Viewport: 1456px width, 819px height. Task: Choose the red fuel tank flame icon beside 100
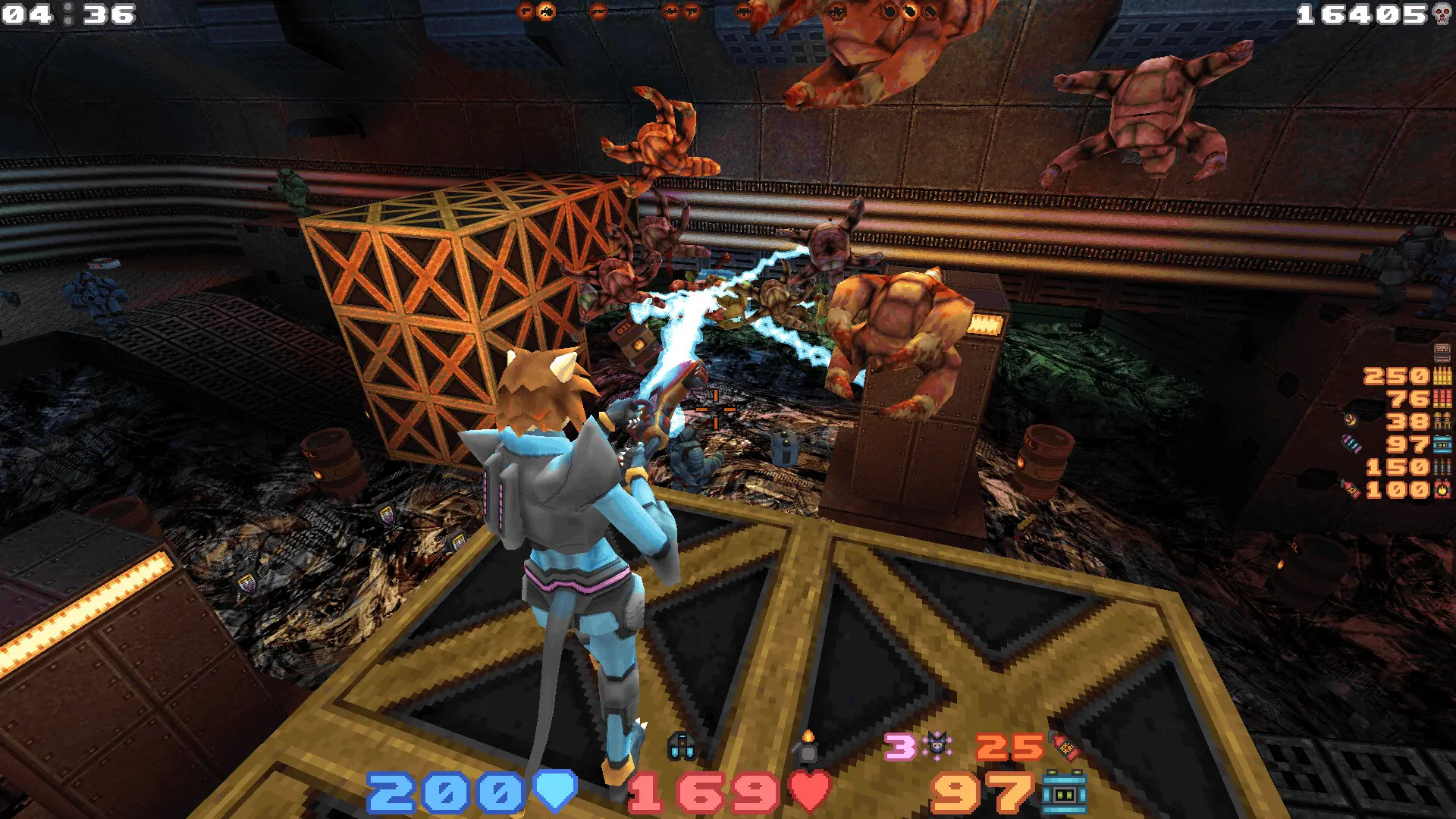(1442, 490)
